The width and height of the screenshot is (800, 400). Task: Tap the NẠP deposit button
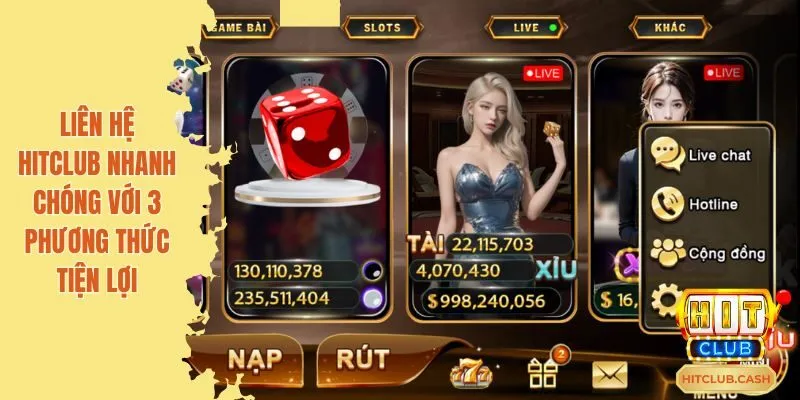tap(252, 359)
